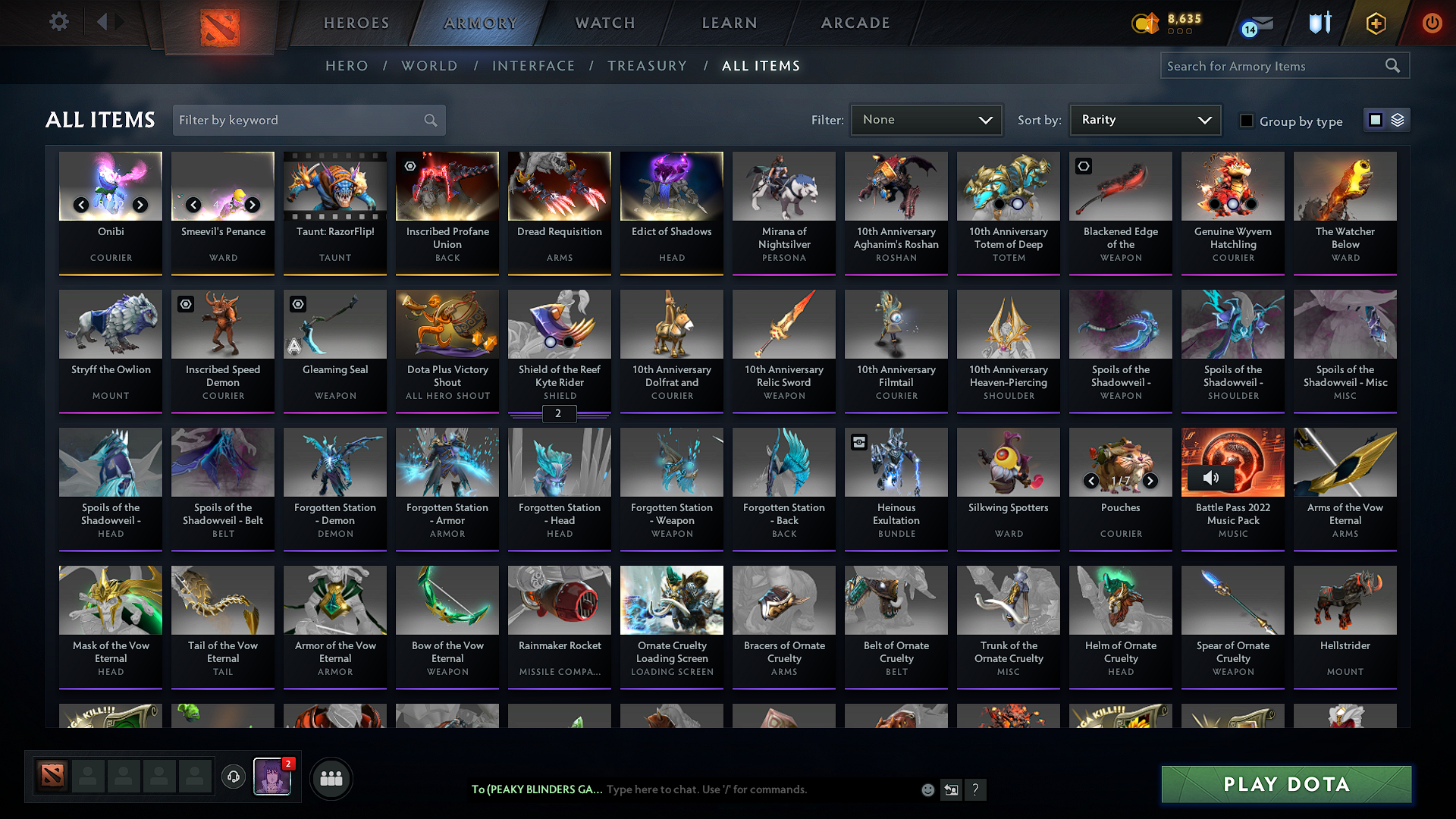Open the TREASURY section
Viewport: 1456px width, 819px height.
point(647,66)
